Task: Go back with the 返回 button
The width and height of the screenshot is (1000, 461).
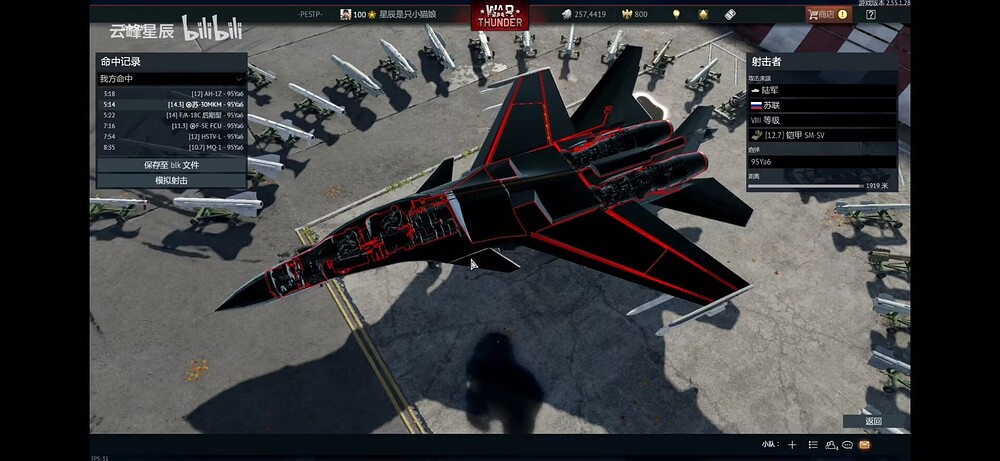Action: tap(873, 421)
